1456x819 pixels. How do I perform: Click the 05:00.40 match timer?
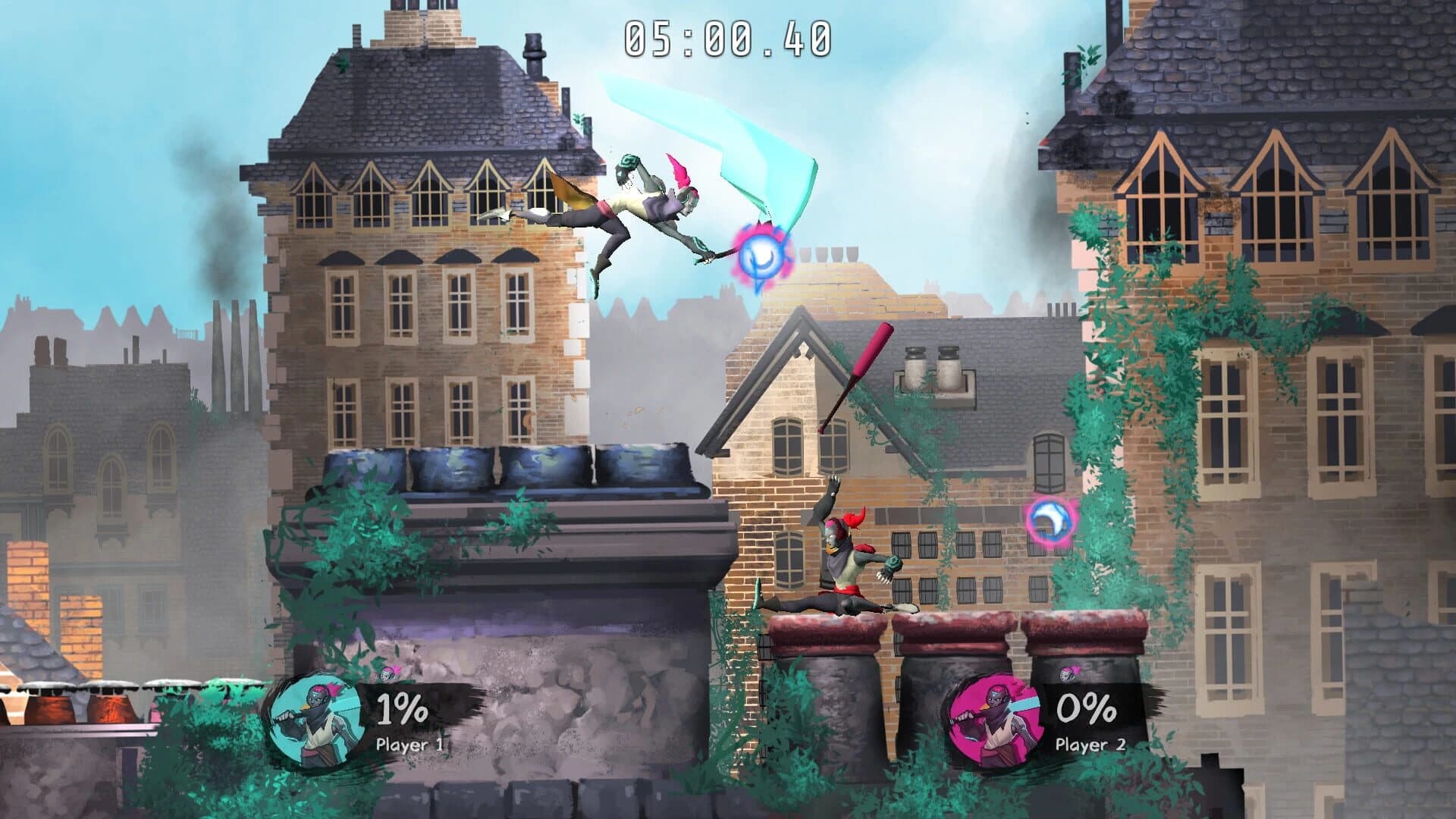[728, 36]
